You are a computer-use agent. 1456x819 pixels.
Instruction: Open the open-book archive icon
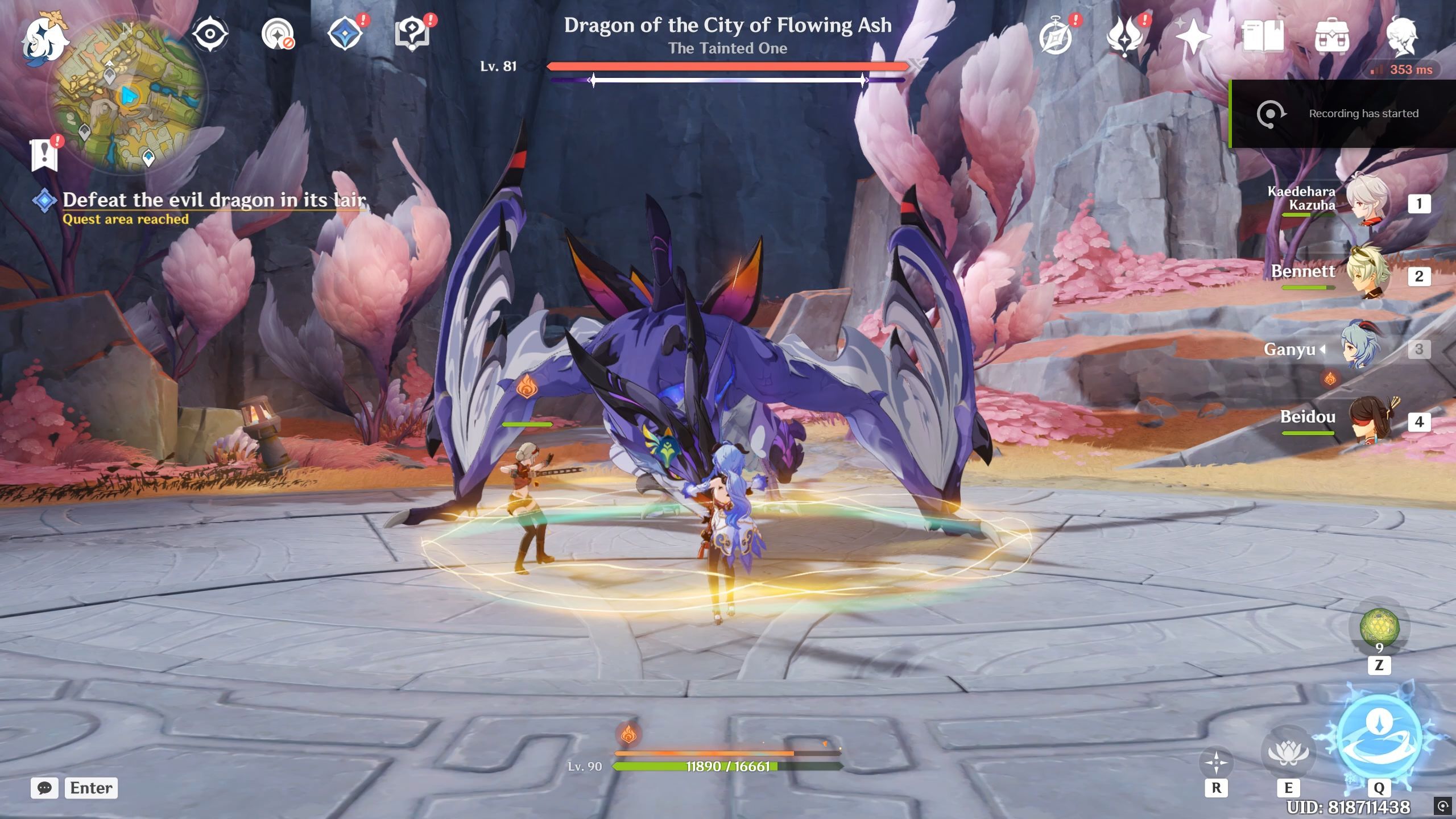pos(1263,36)
